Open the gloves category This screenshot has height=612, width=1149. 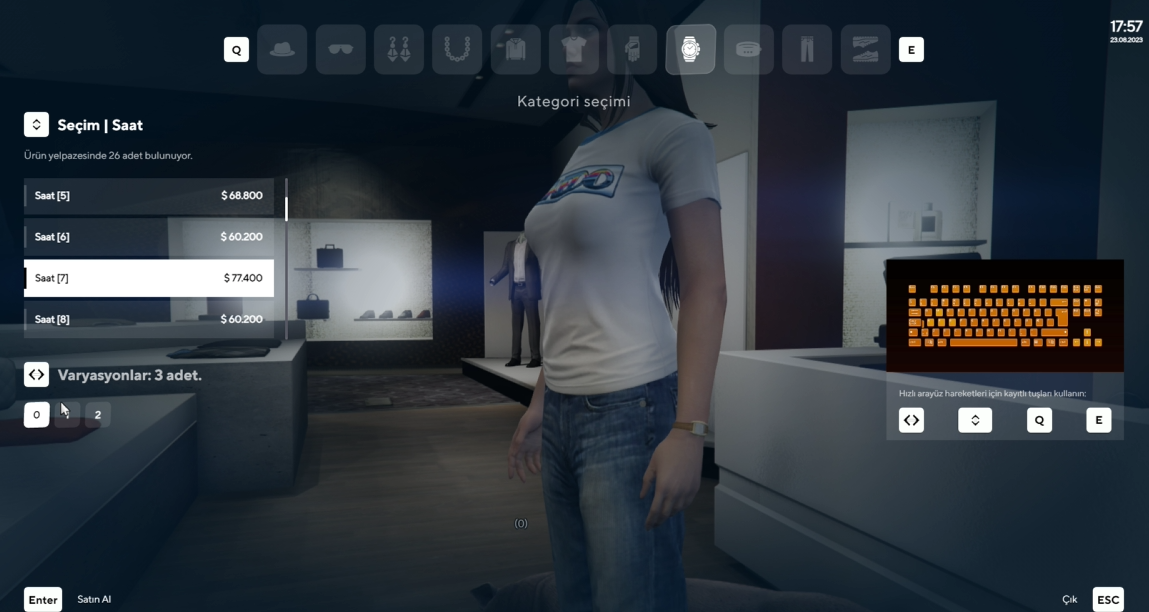click(632, 50)
